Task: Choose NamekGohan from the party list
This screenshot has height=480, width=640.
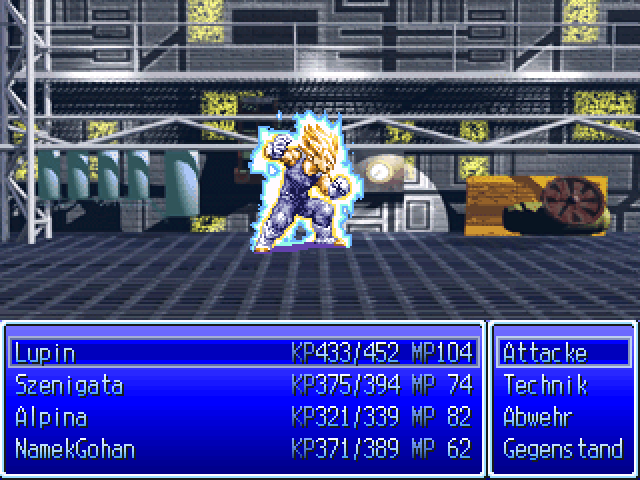Action: (x=75, y=449)
